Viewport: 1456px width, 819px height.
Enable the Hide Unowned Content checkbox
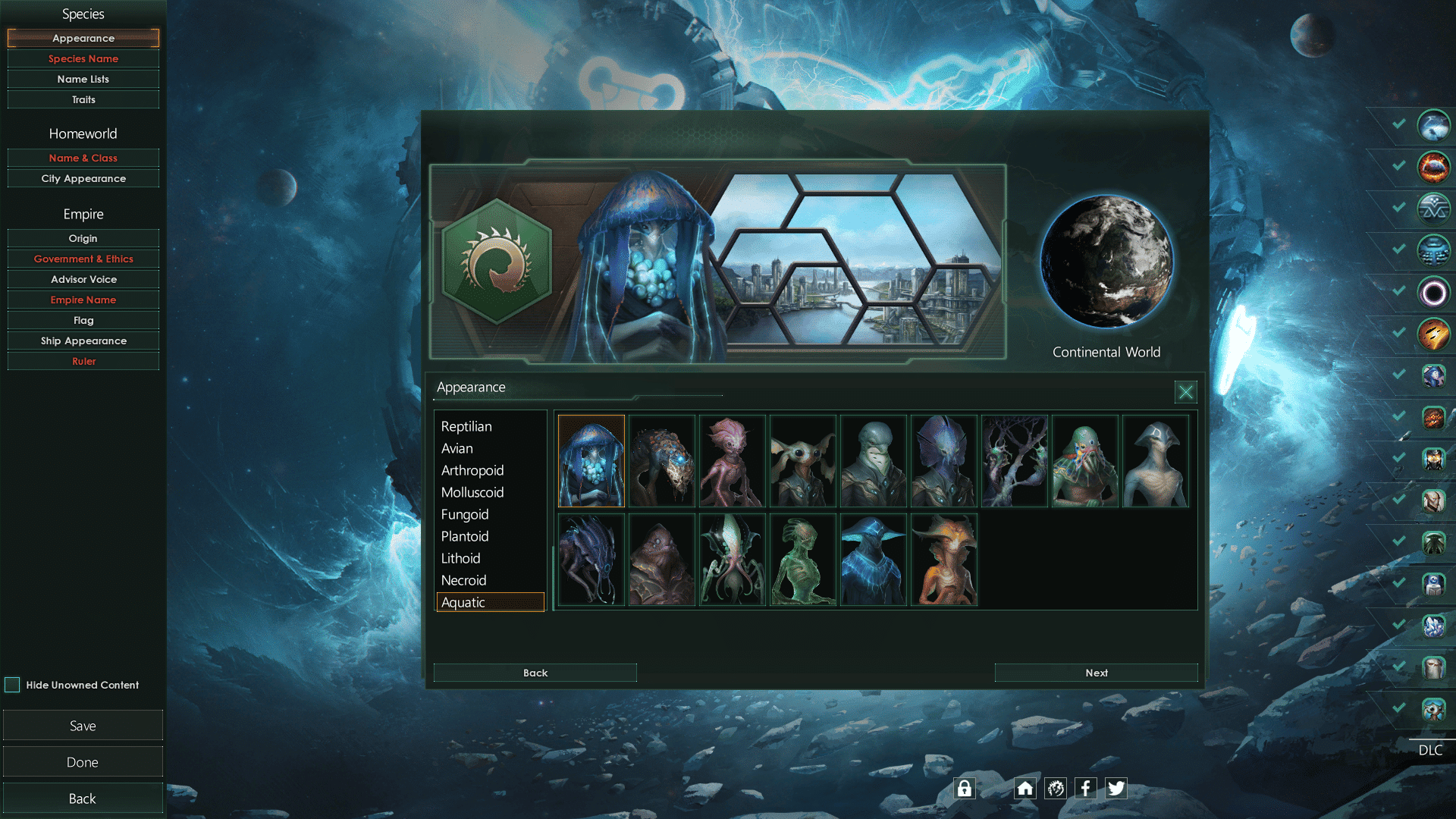click(x=12, y=685)
